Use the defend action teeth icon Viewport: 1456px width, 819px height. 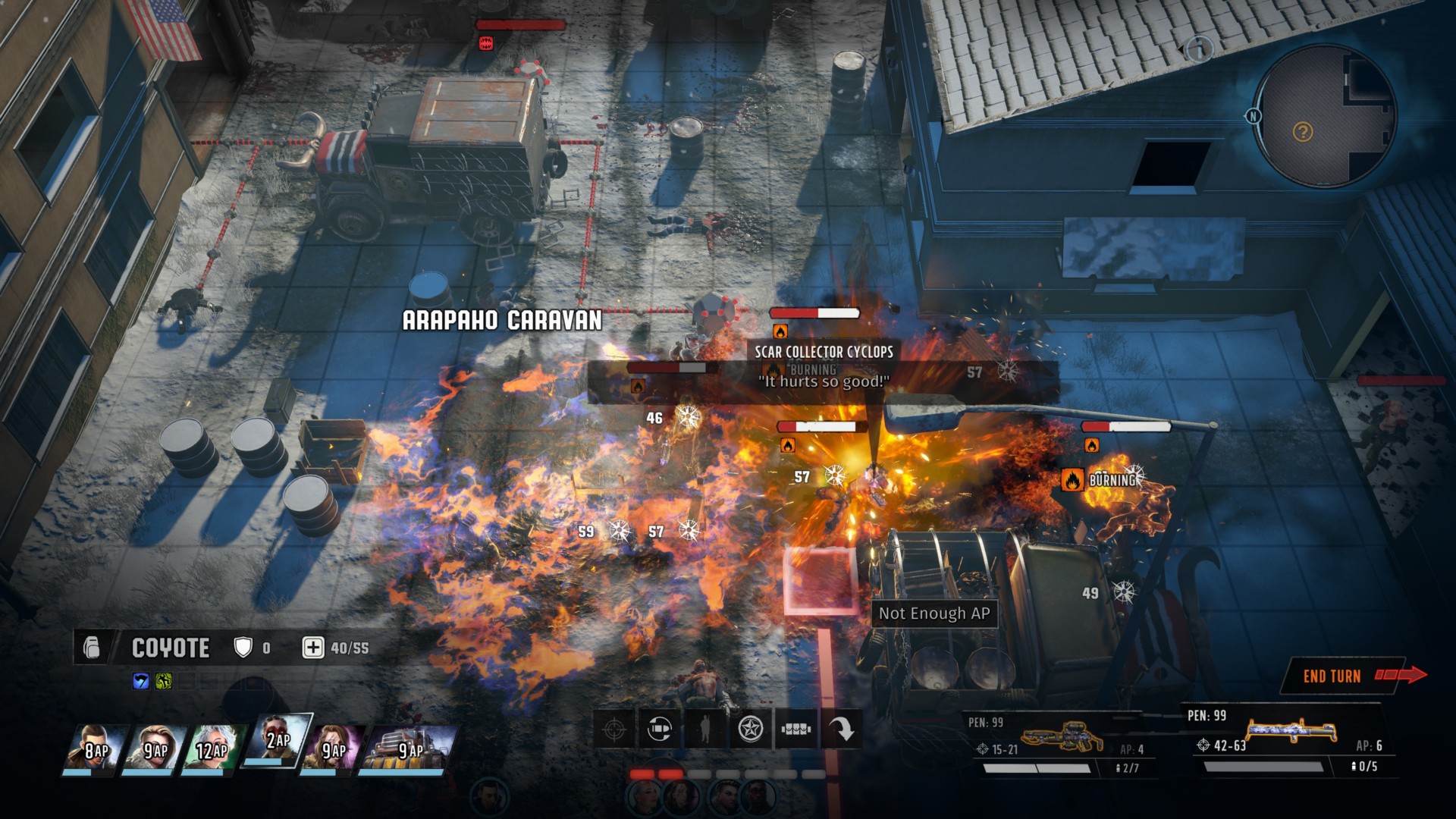click(x=796, y=730)
